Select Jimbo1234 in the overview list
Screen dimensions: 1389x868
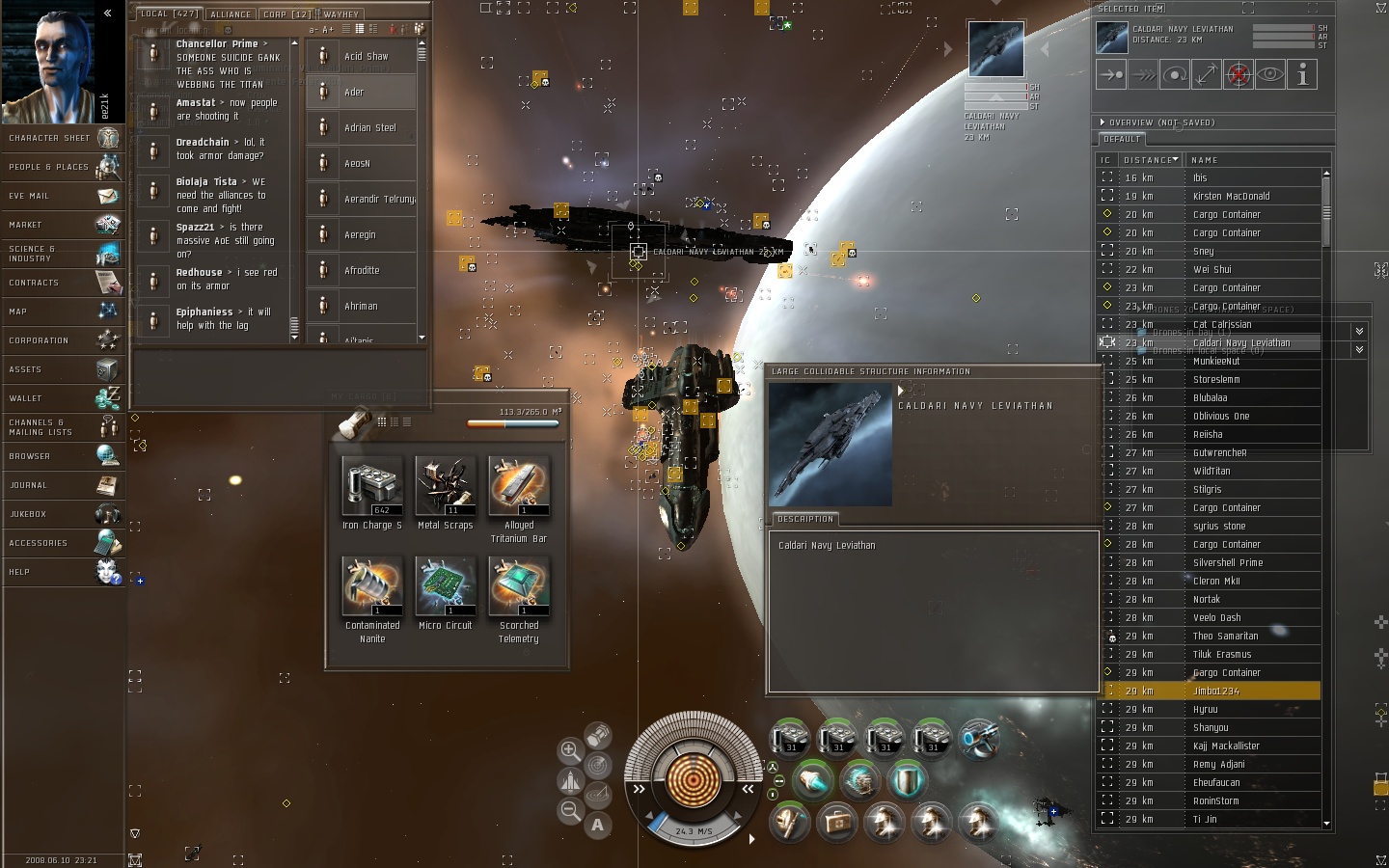[1215, 691]
